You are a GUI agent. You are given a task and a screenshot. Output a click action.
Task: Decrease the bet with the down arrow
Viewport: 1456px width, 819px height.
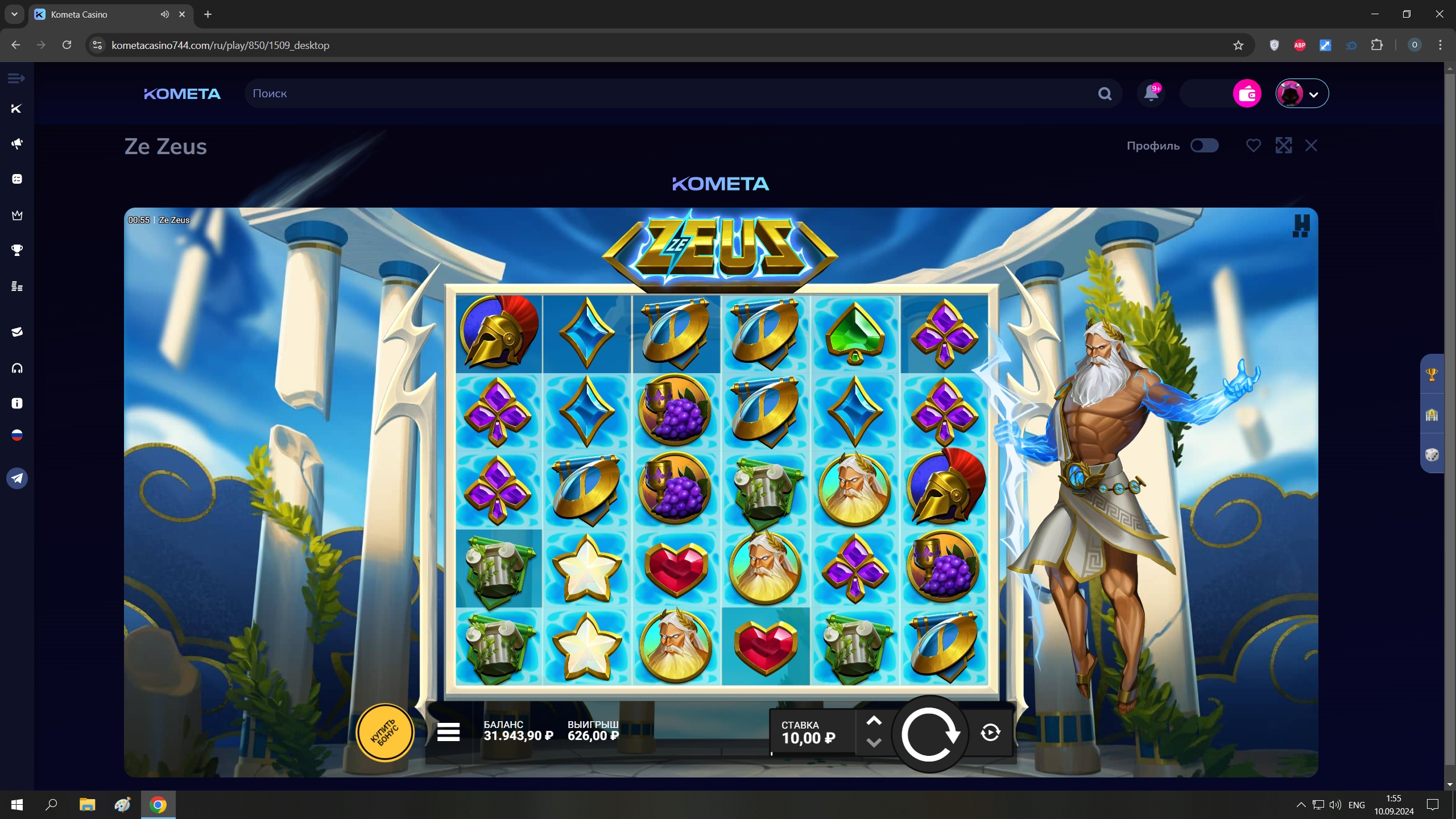[874, 743]
